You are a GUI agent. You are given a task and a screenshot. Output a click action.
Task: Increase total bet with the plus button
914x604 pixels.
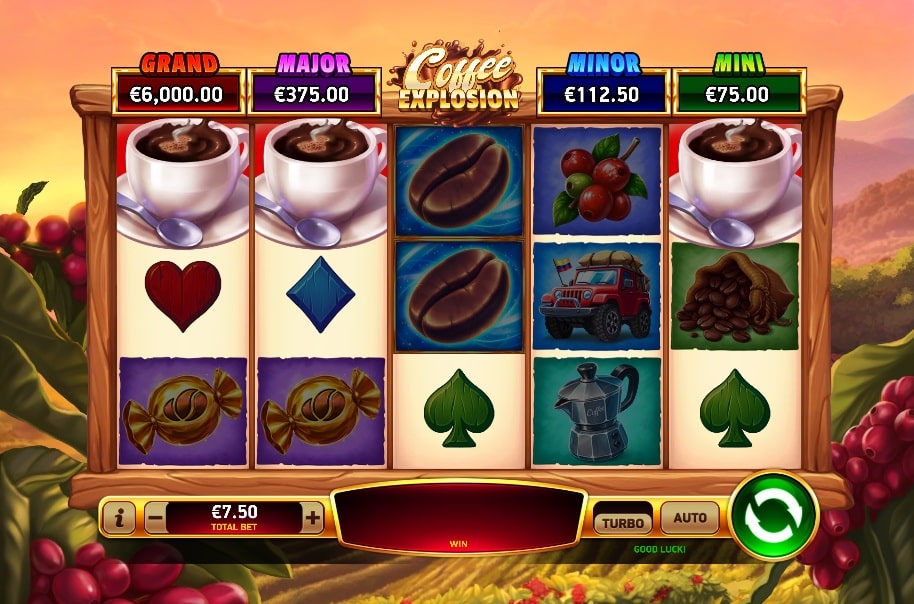pyautogui.click(x=313, y=518)
